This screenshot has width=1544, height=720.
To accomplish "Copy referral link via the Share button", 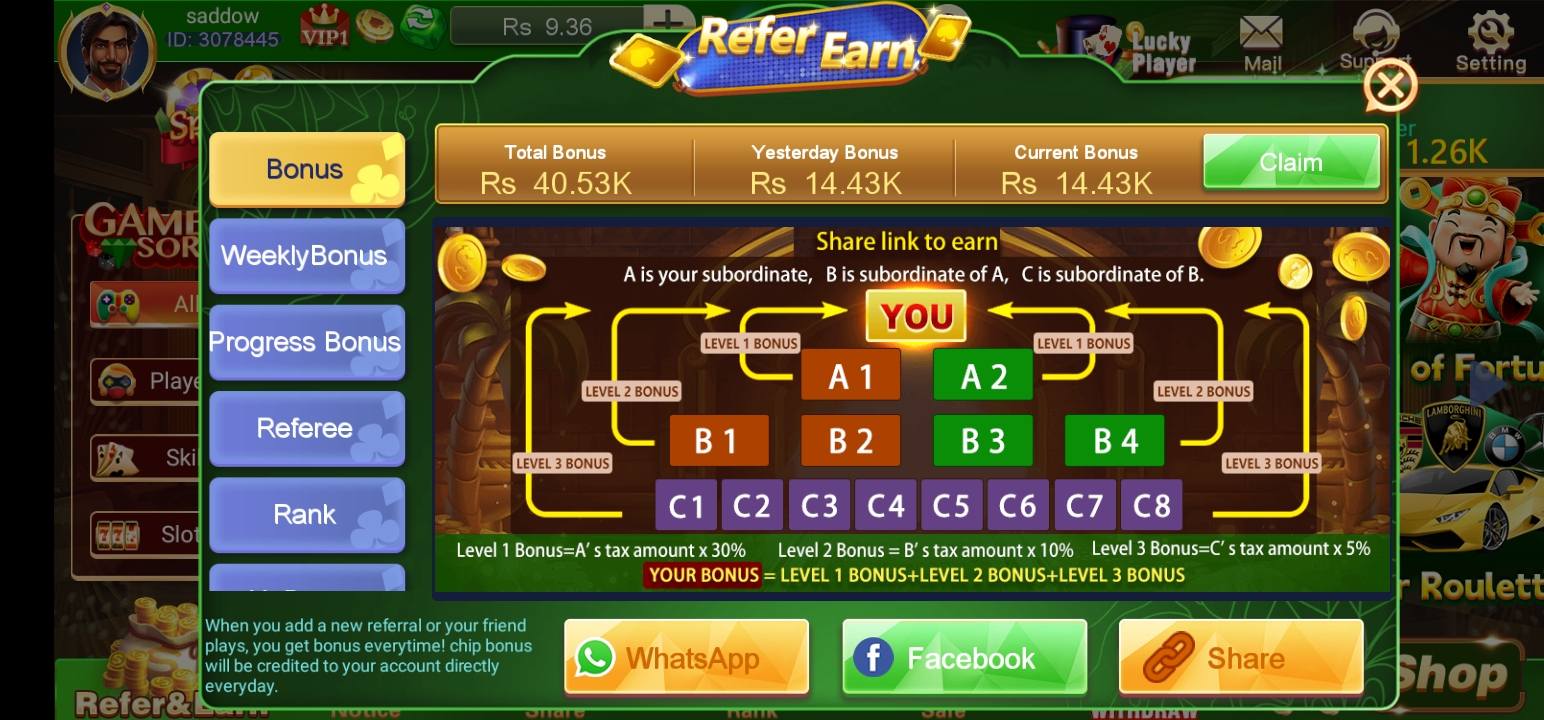I will click(1241, 657).
